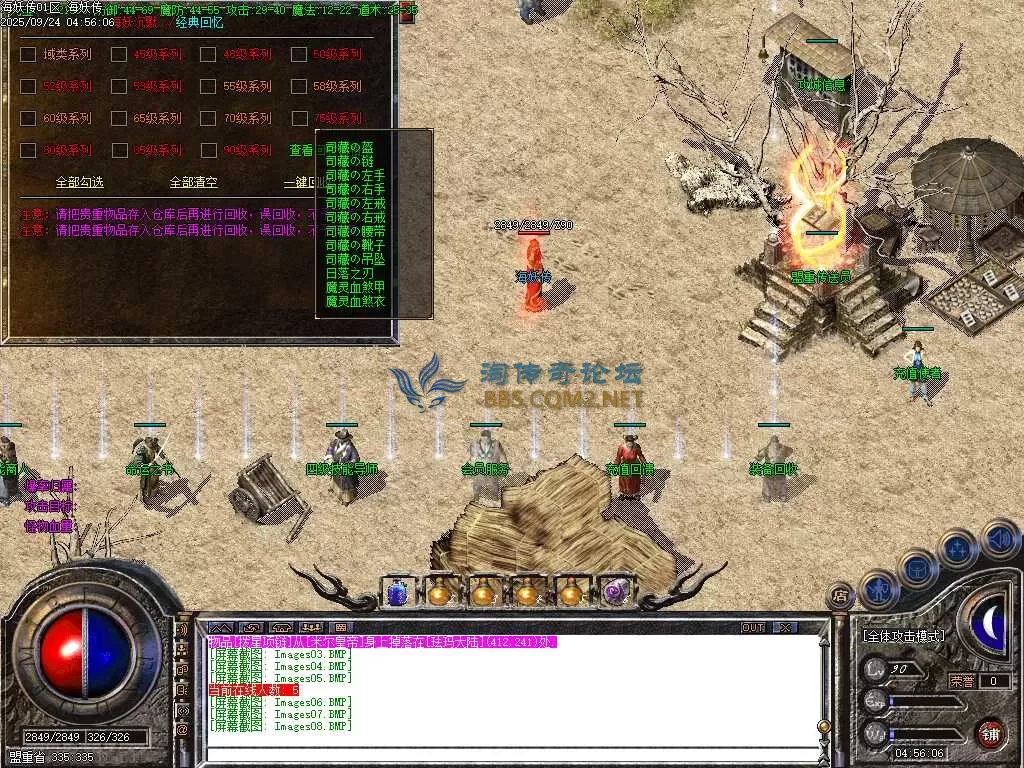This screenshot has height=768, width=1024.
Task: Click the round 店 store button
Action: coord(840,597)
